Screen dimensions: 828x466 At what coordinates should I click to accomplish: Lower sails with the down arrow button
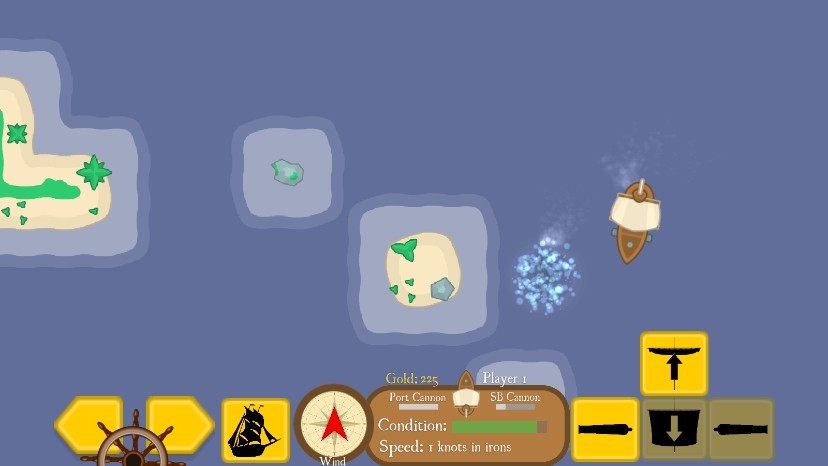pos(673,429)
